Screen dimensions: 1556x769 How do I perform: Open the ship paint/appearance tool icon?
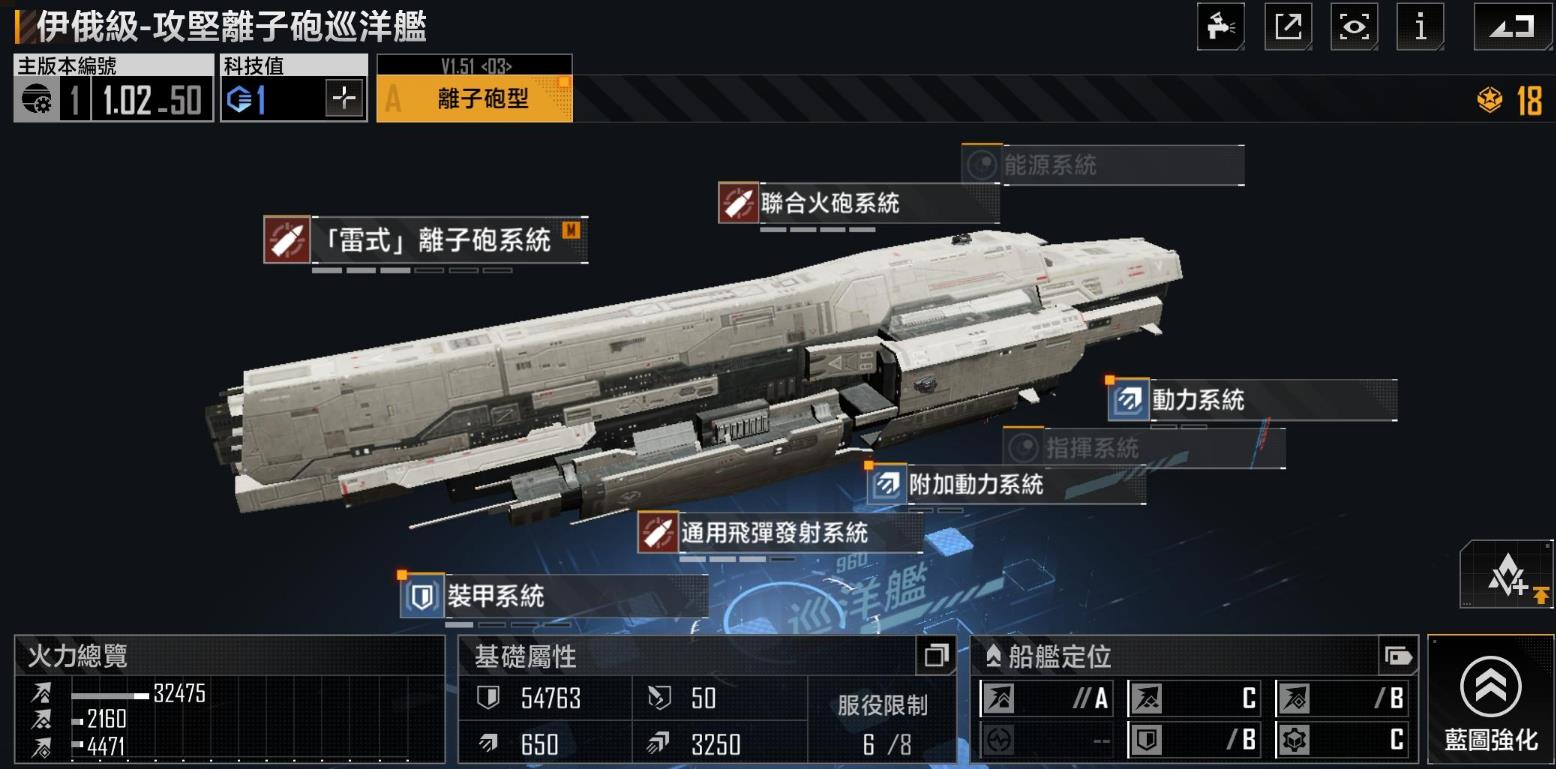pos(1221,26)
